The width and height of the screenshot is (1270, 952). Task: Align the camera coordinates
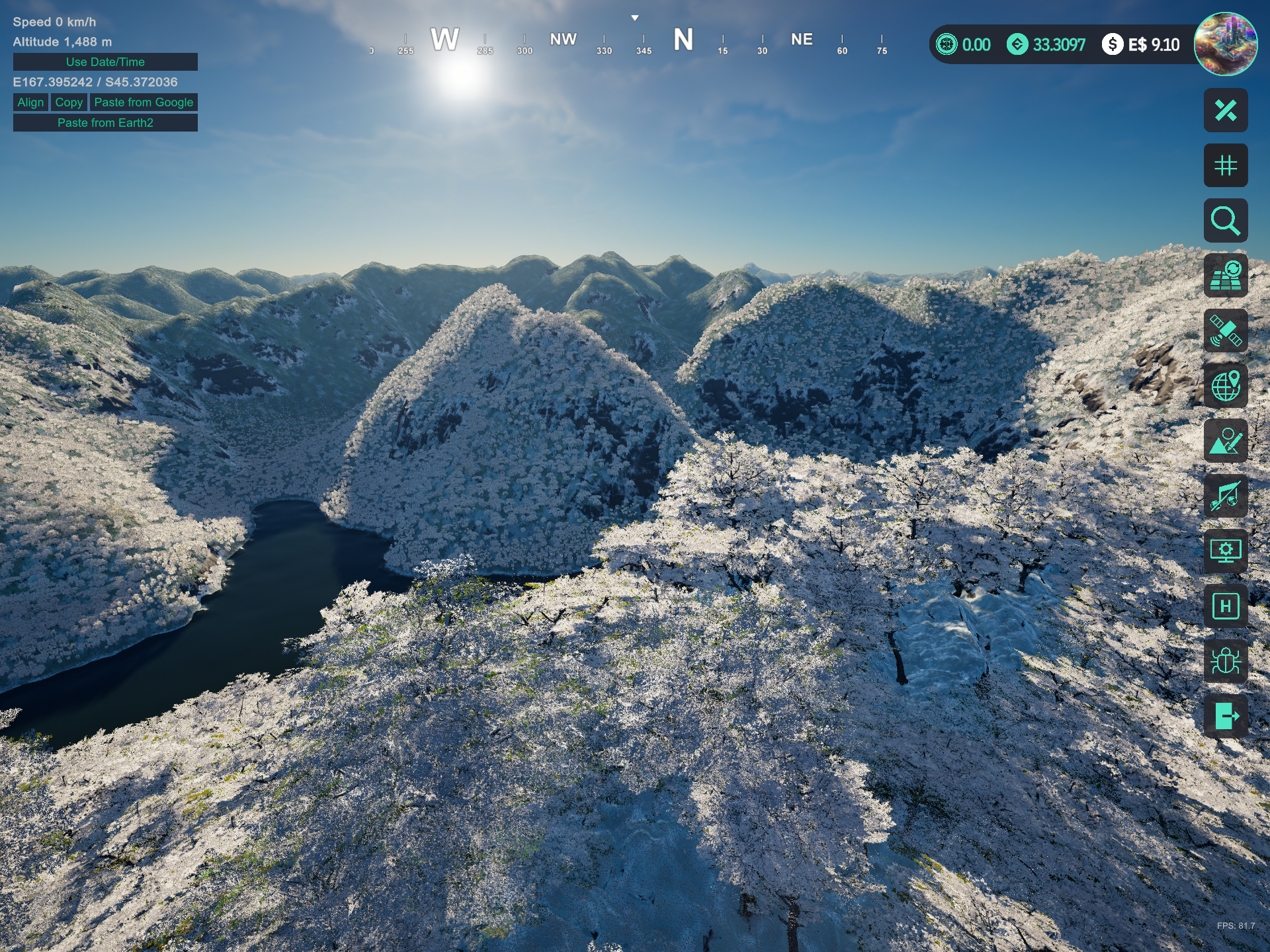click(x=30, y=102)
